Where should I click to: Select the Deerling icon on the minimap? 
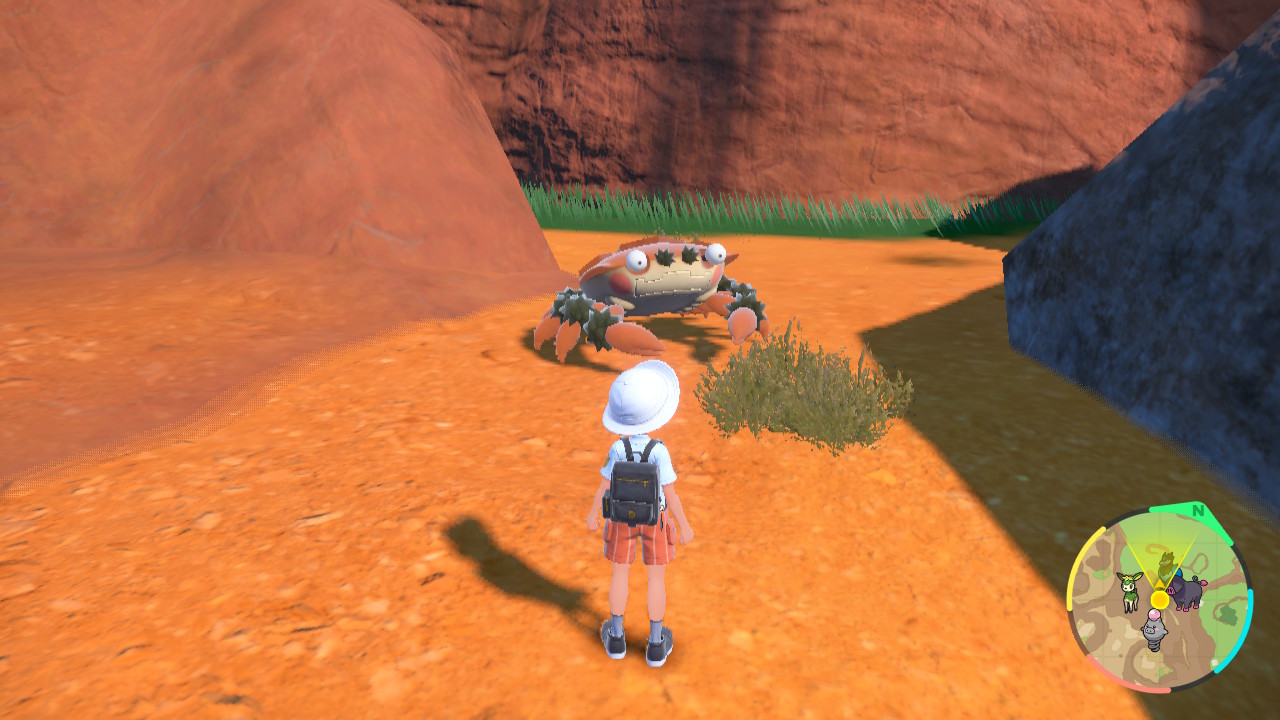click(1130, 590)
